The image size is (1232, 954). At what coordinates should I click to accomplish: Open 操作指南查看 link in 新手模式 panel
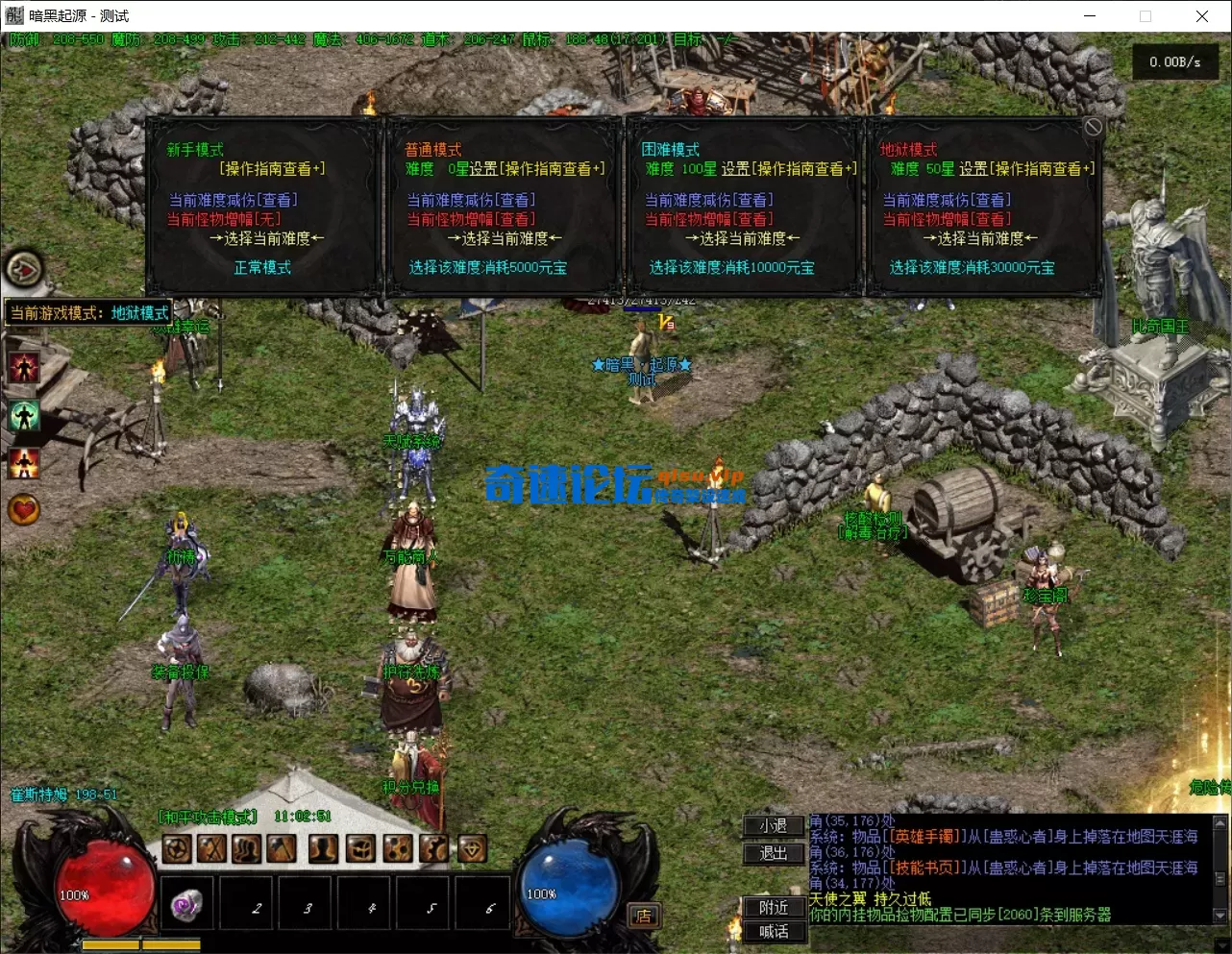pos(273,169)
